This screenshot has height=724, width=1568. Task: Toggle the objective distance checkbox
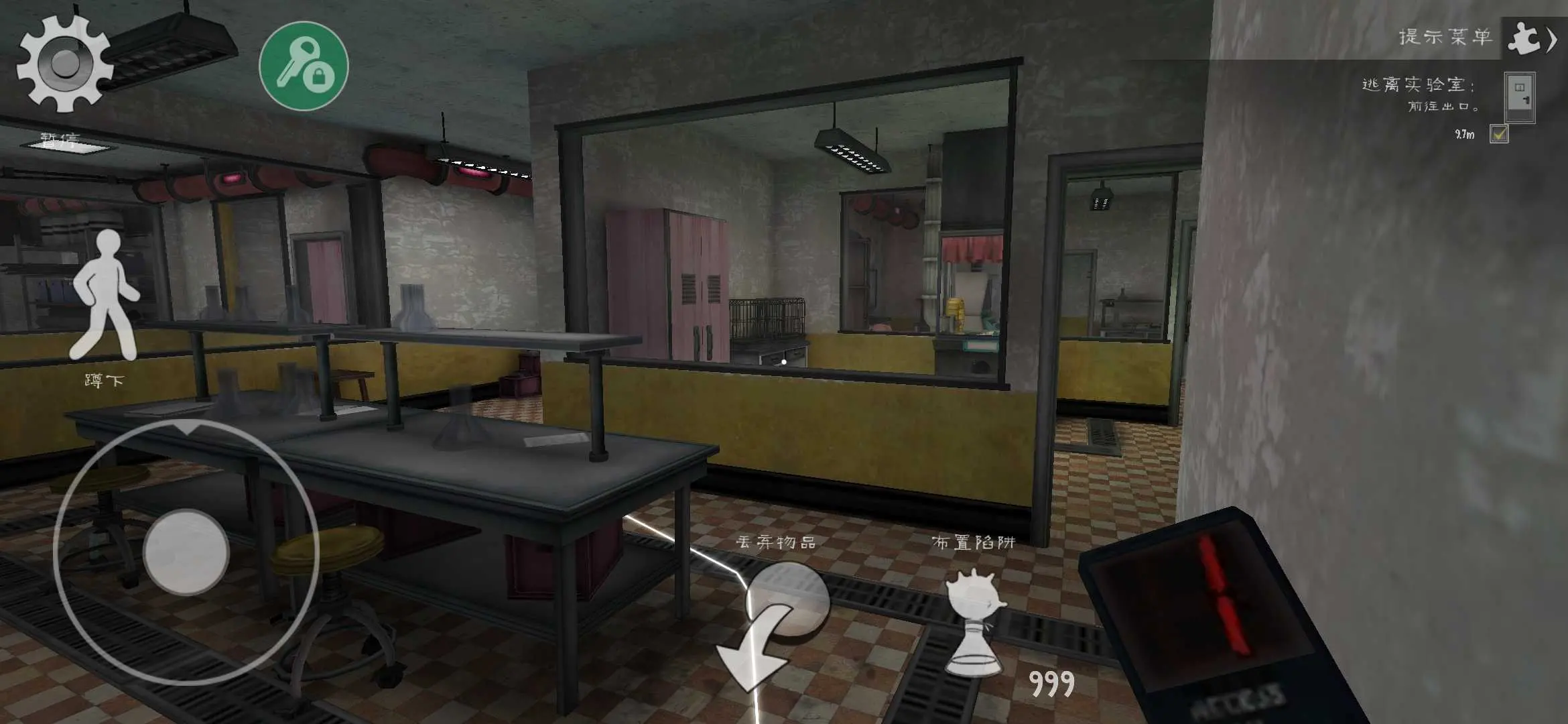pyautogui.click(x=1499, y=134)
